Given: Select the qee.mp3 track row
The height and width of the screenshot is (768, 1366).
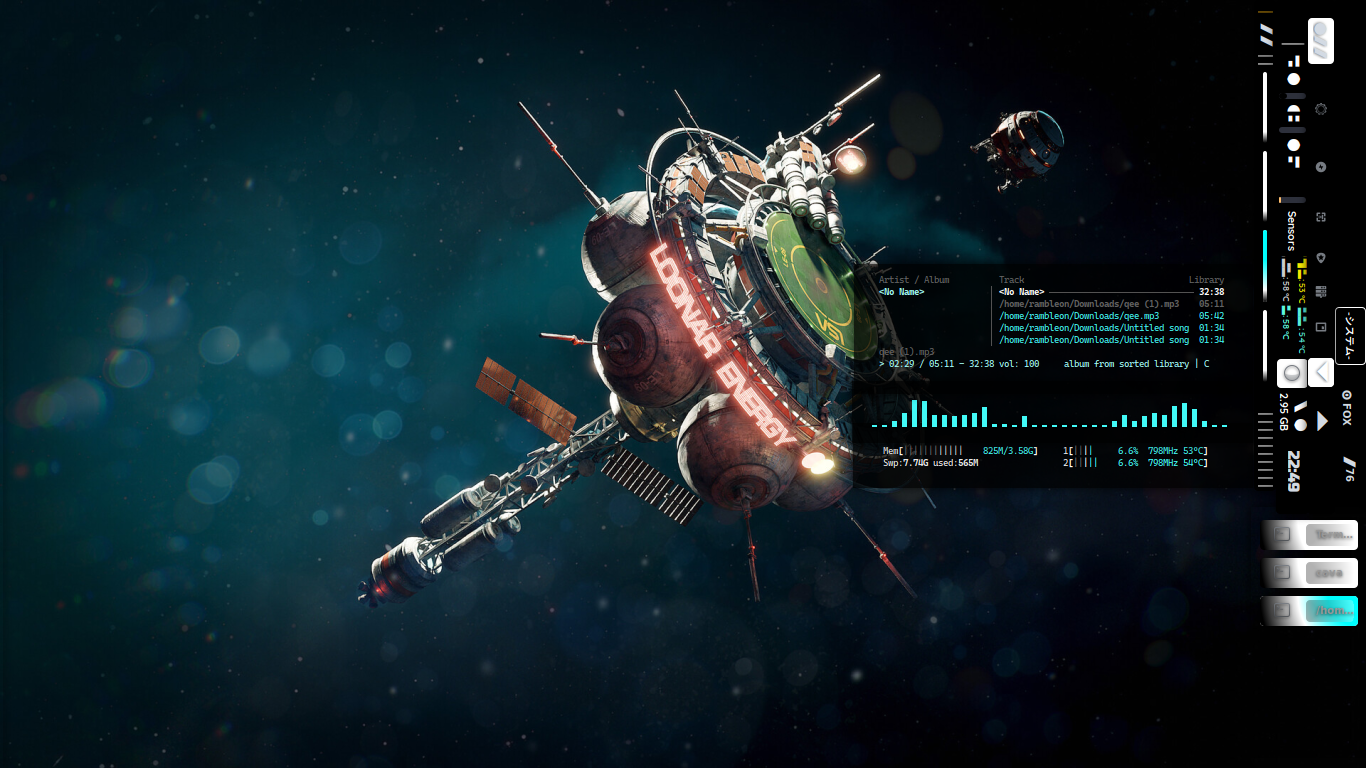Looking at the screenshot, I should pos(1080,316).
